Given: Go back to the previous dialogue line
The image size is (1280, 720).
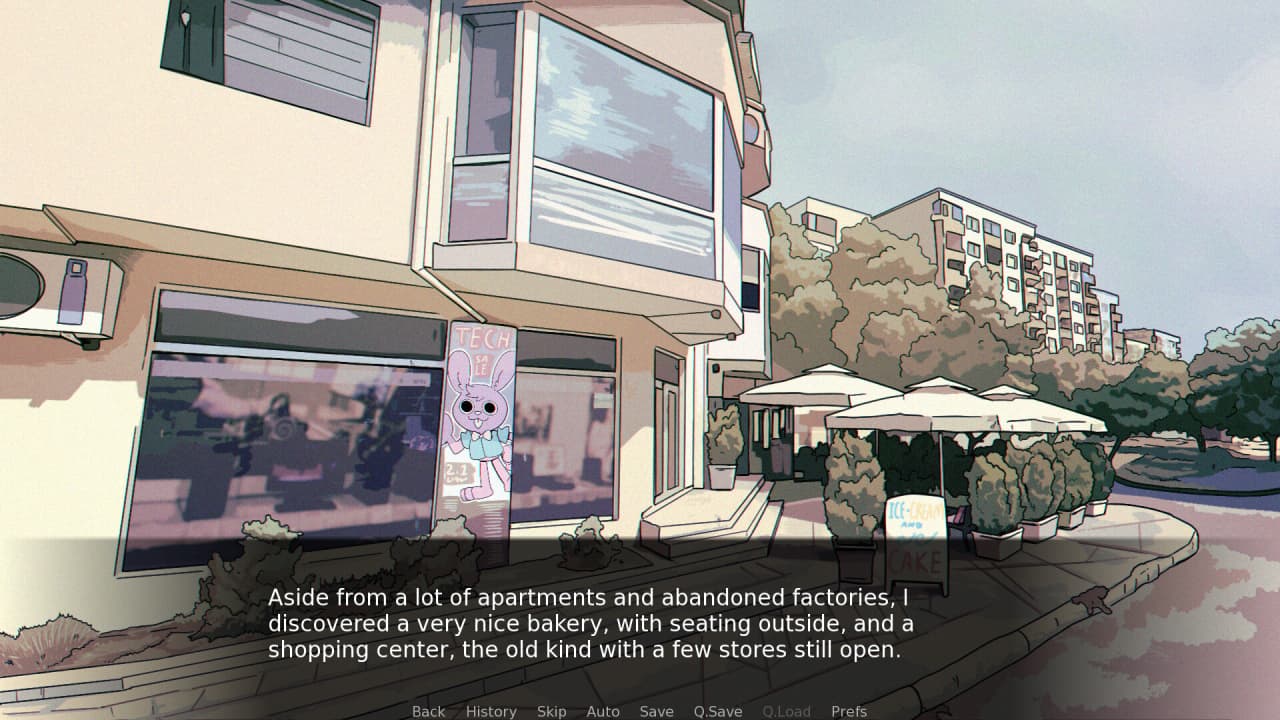Looking at the screenshot, I should point(428,711).
